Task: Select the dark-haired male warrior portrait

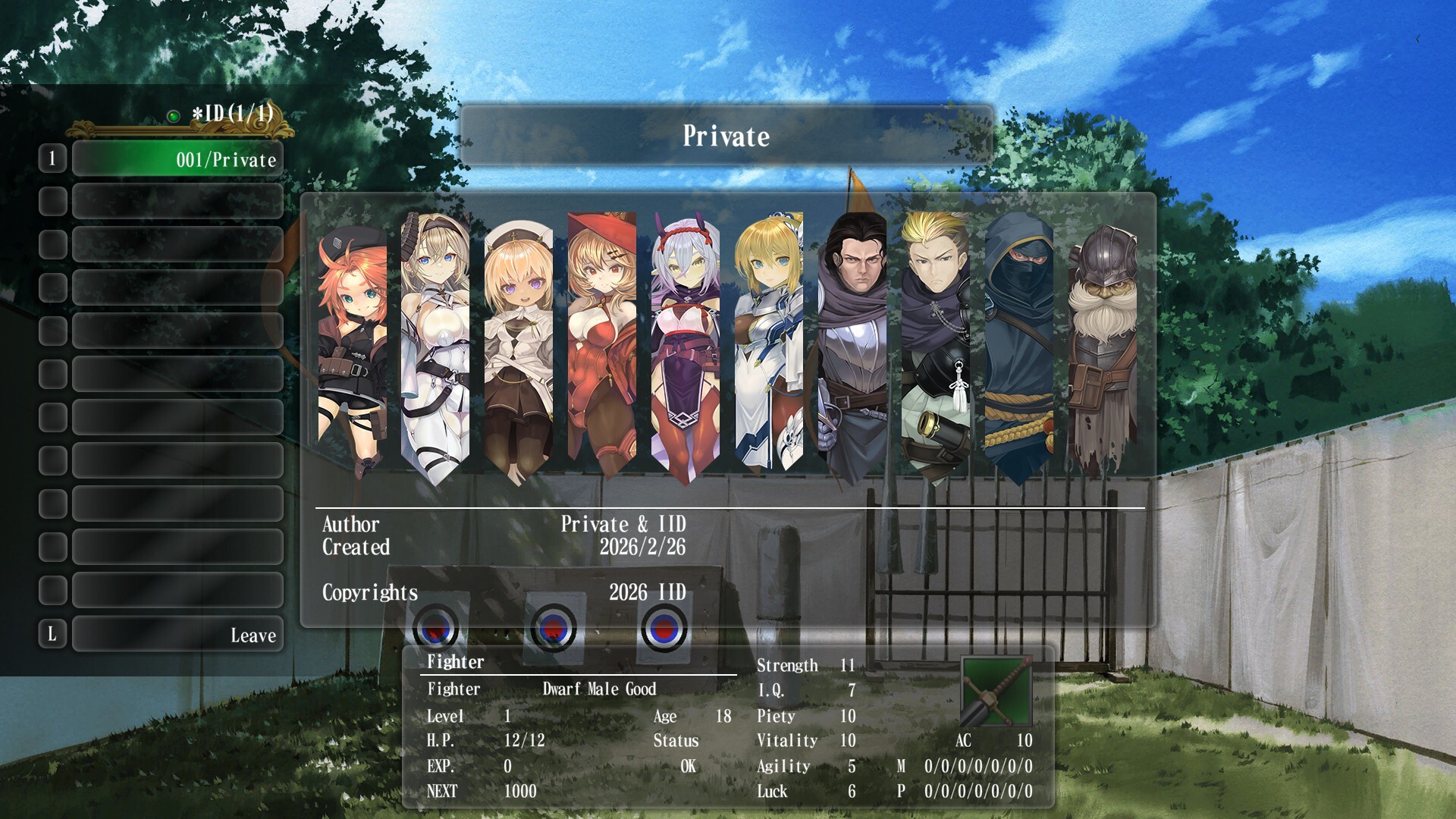Action: click(x=854, y=341)
